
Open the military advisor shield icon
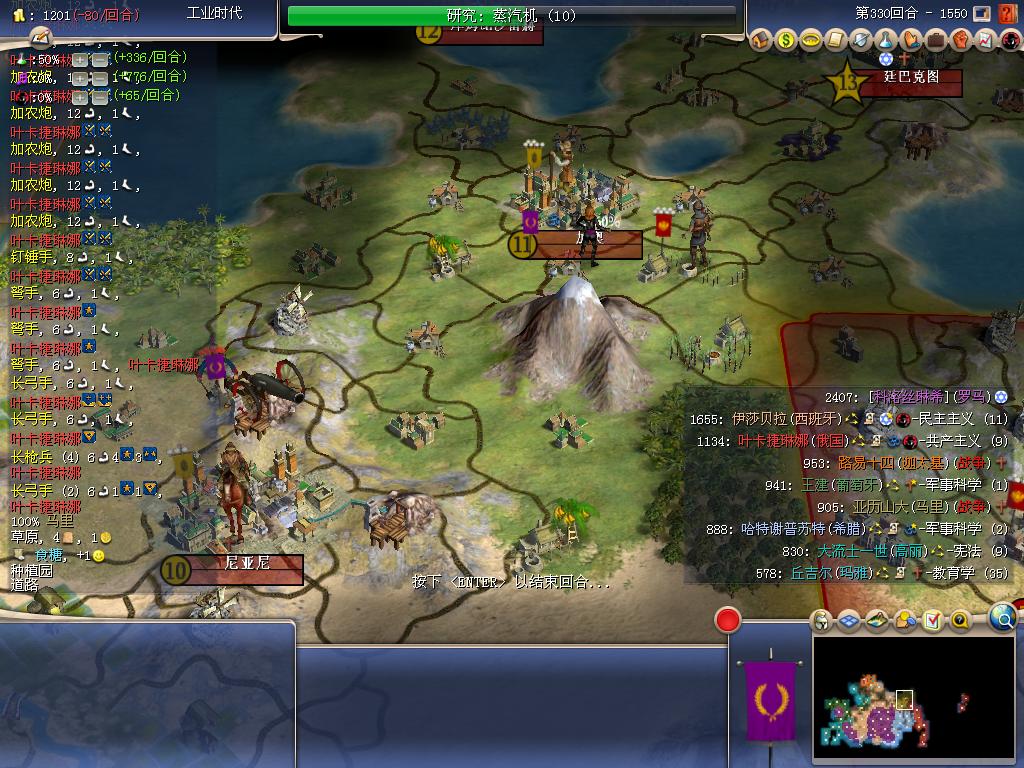pos(861,40)
